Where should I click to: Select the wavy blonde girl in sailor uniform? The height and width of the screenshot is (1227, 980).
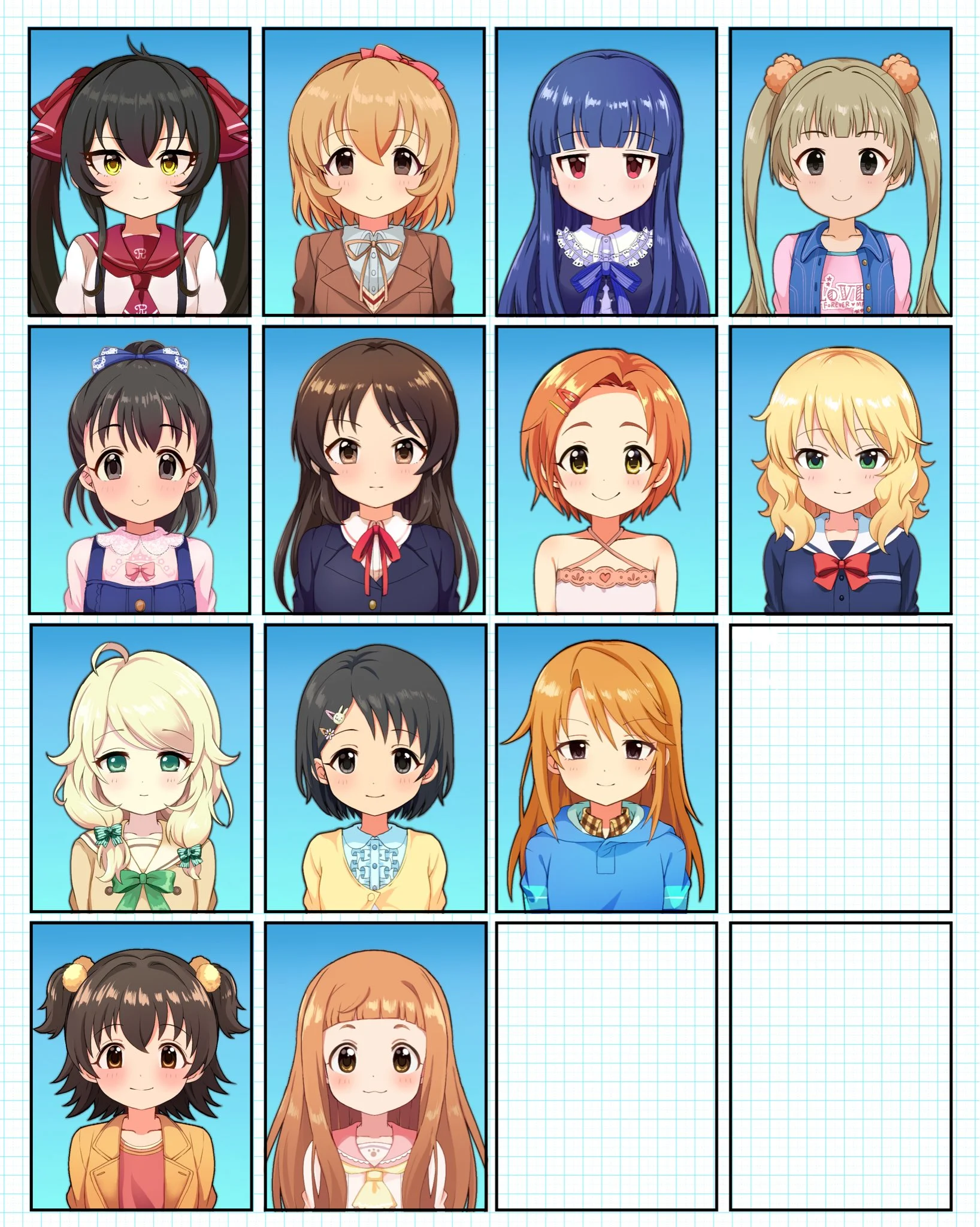(x=840, y=470)
